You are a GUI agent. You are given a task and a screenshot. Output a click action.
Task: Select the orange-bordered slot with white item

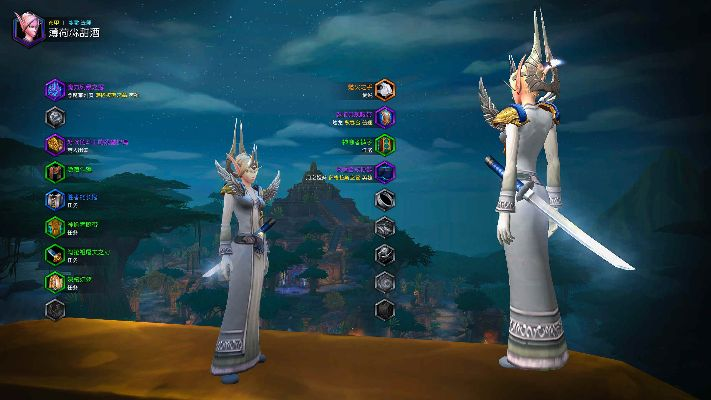tap(385, 89)
